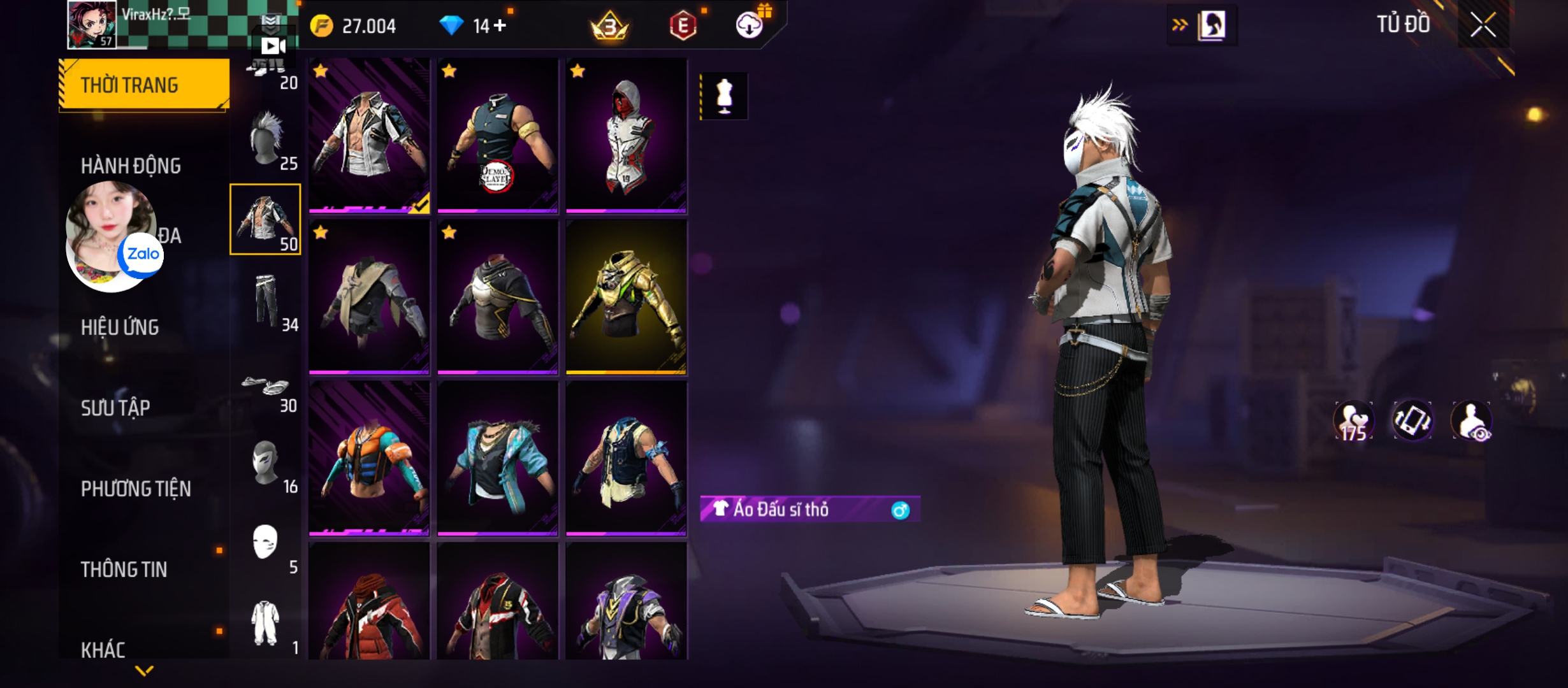Viewport: 1568px width, 688px height.
Task: Open the download cloud gift icon
Action: click(x=750, y=25)
